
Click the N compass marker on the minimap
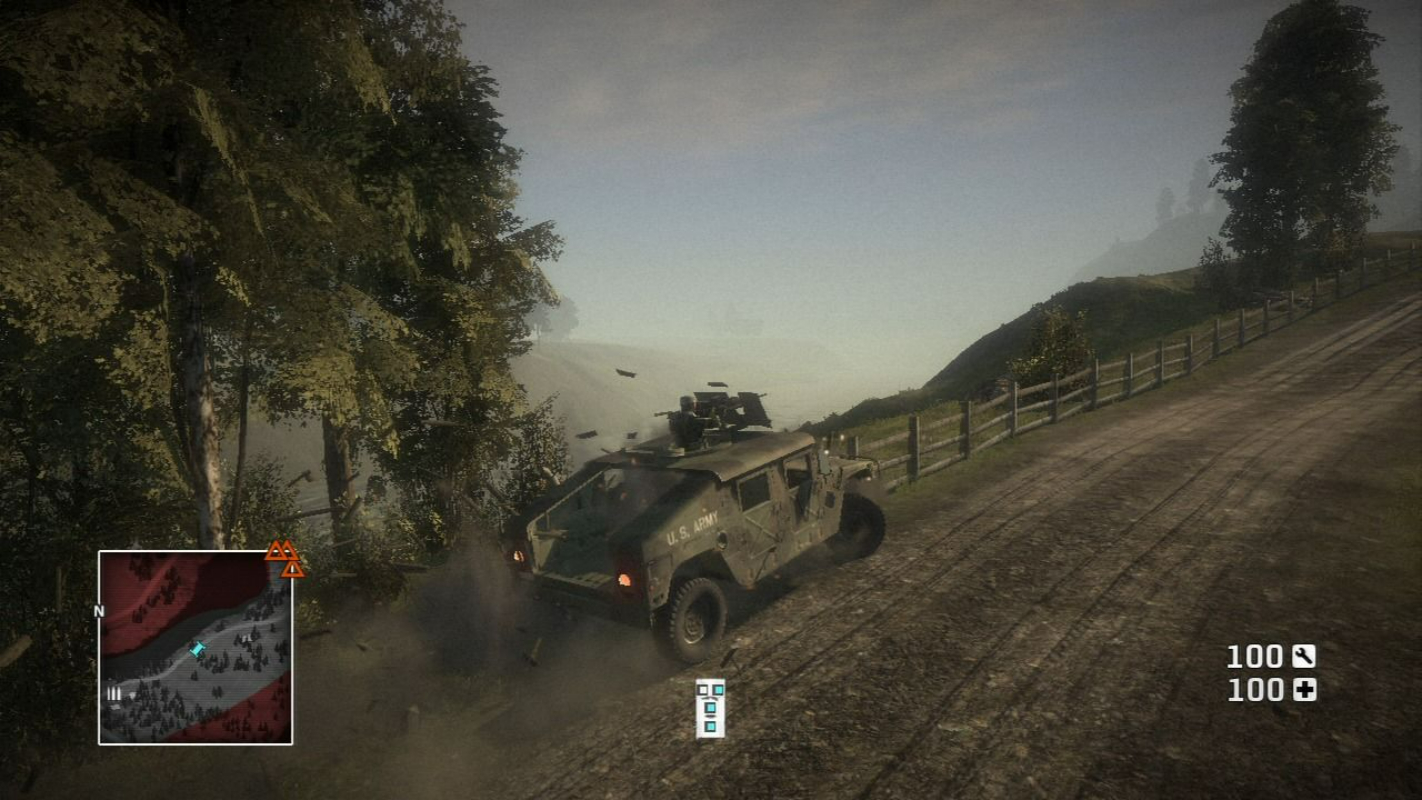[x=98, y=610]
